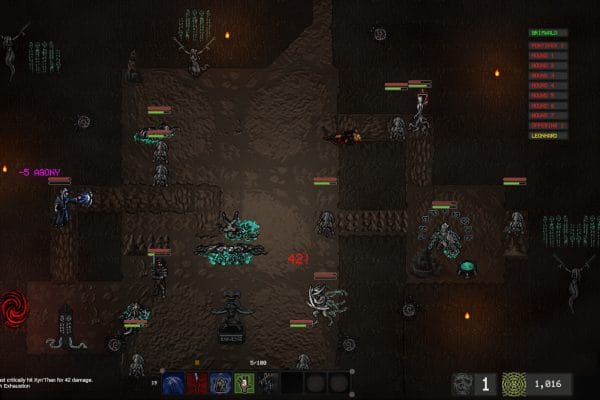Viewport: 600px width, 400px height.
Task: Pick Leonhard in the turn order list
Action: (x=548, y=136)
